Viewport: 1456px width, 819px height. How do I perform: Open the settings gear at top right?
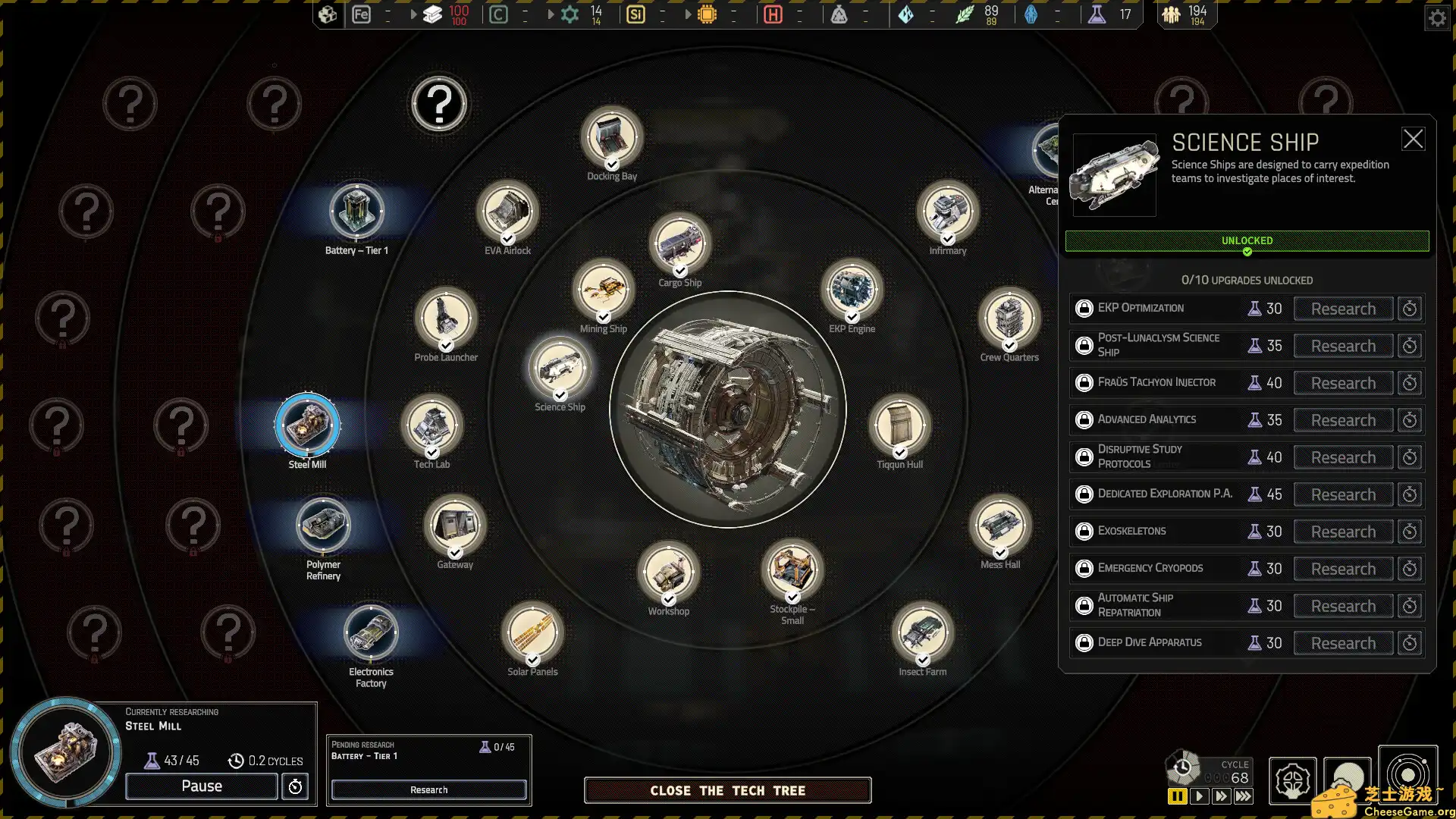(1437, 17)
